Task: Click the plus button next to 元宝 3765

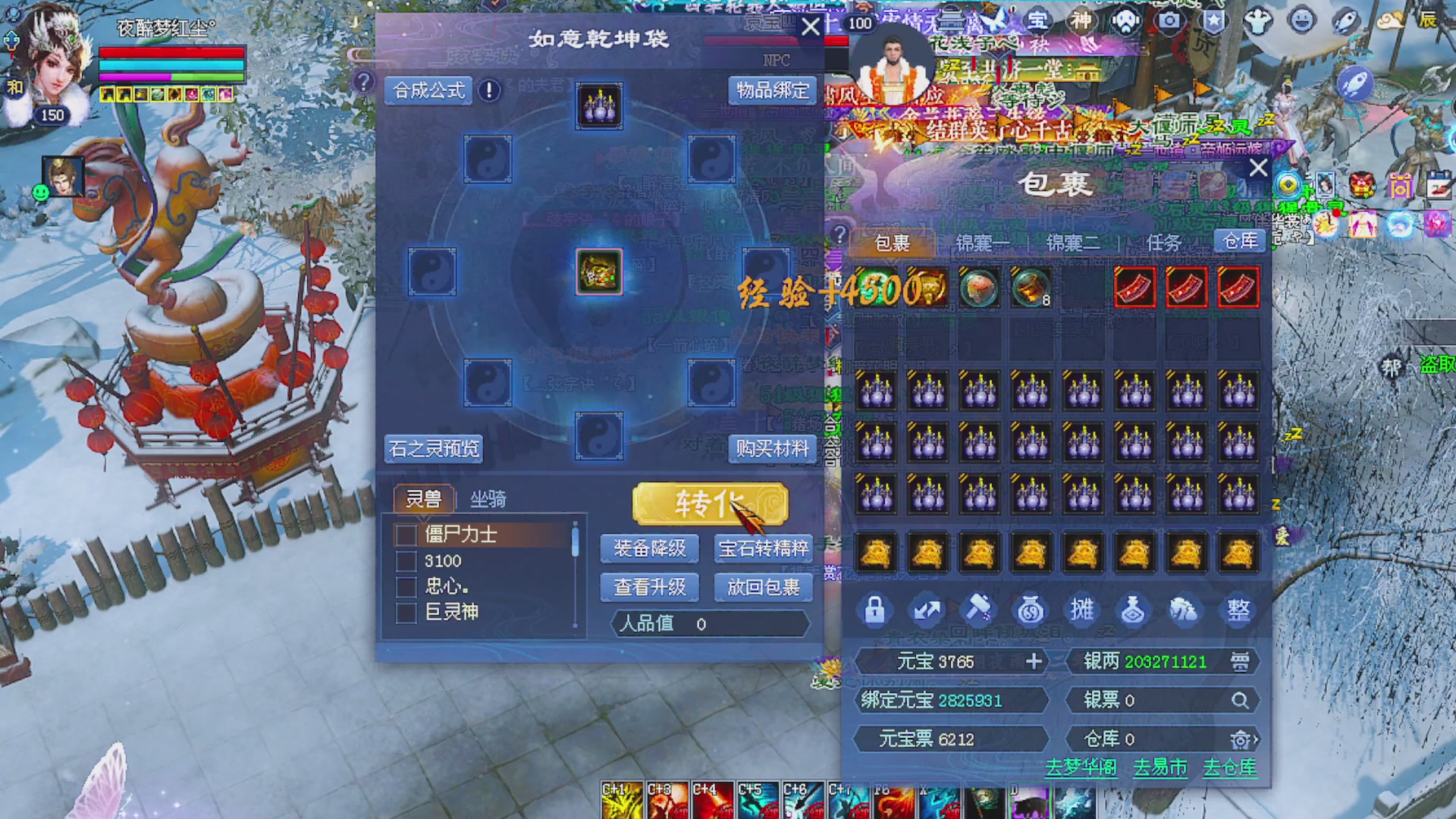Action: pos(1035,661)
